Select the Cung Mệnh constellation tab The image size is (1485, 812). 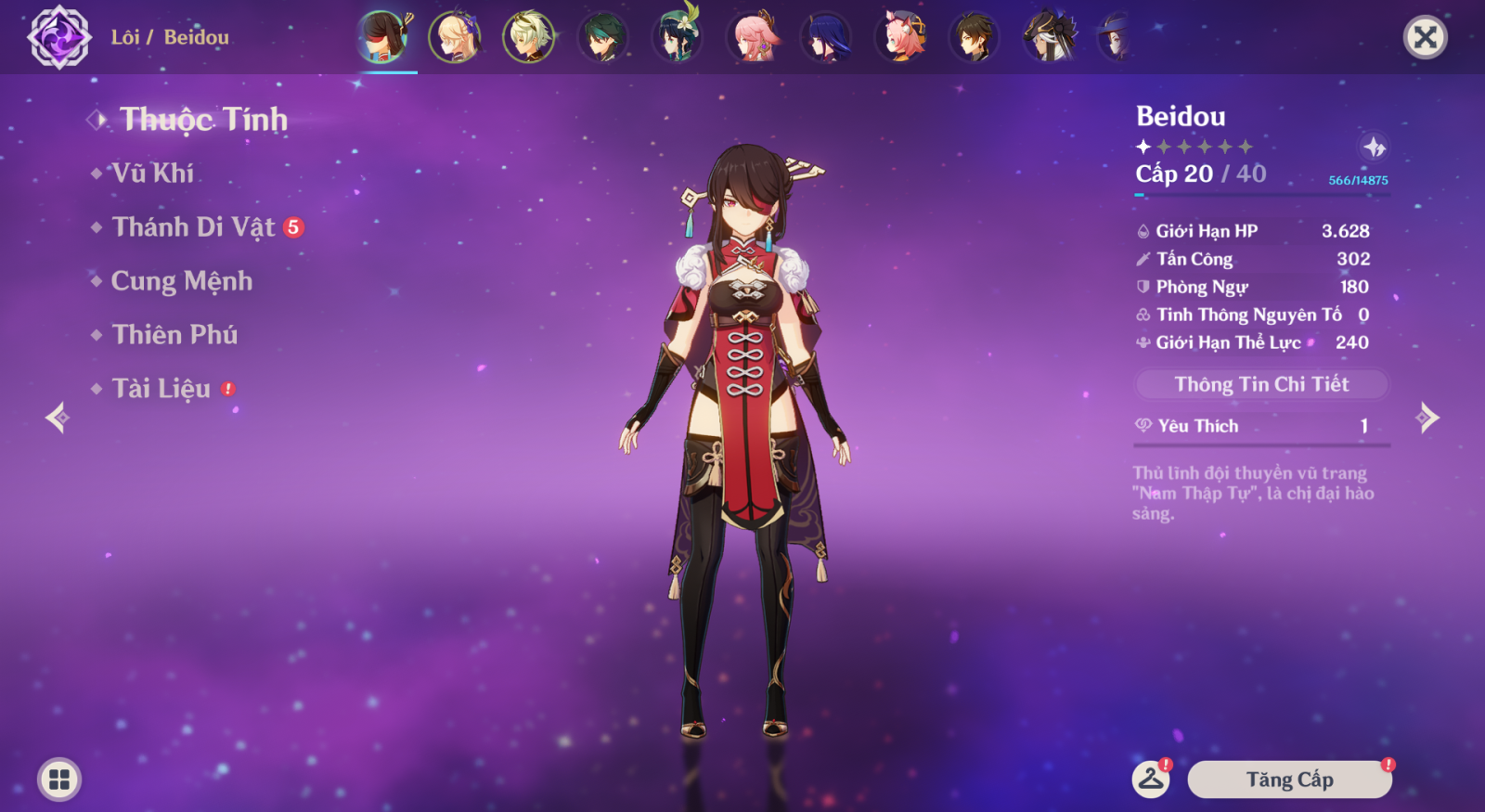[181, 281]
